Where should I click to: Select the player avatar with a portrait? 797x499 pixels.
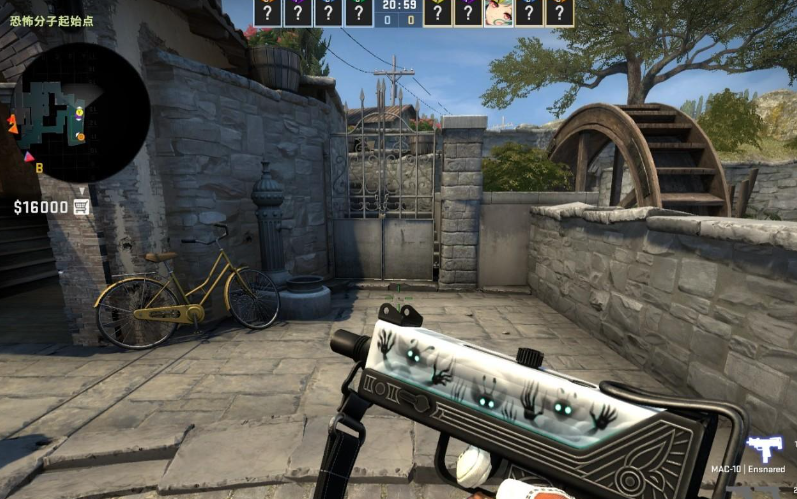(x=498, y=12)
